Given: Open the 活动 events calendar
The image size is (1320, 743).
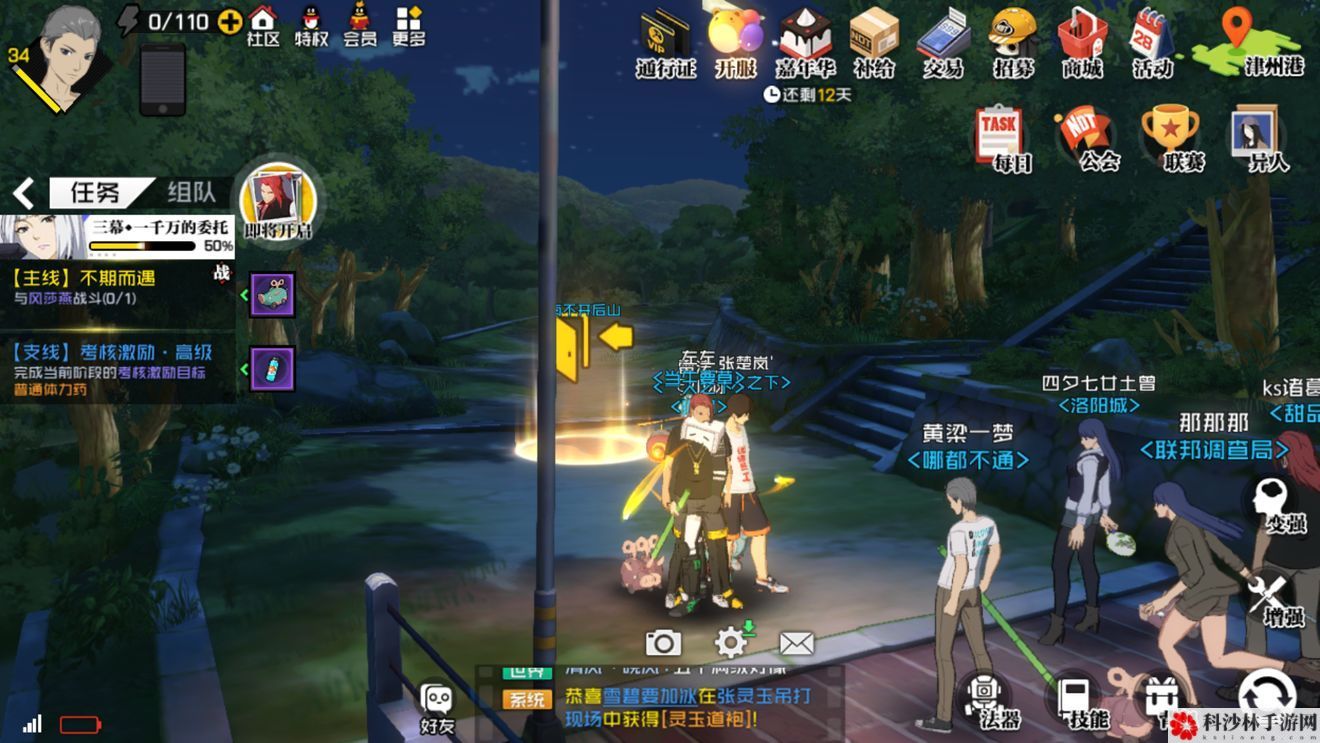Looking at the screenshot, I should [1152, 40].
